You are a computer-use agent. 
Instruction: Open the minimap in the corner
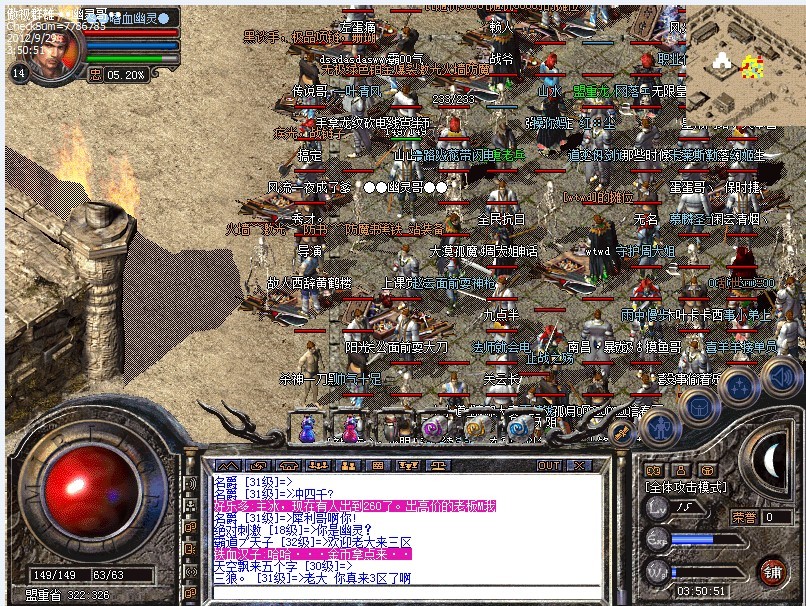pos(743,58)
